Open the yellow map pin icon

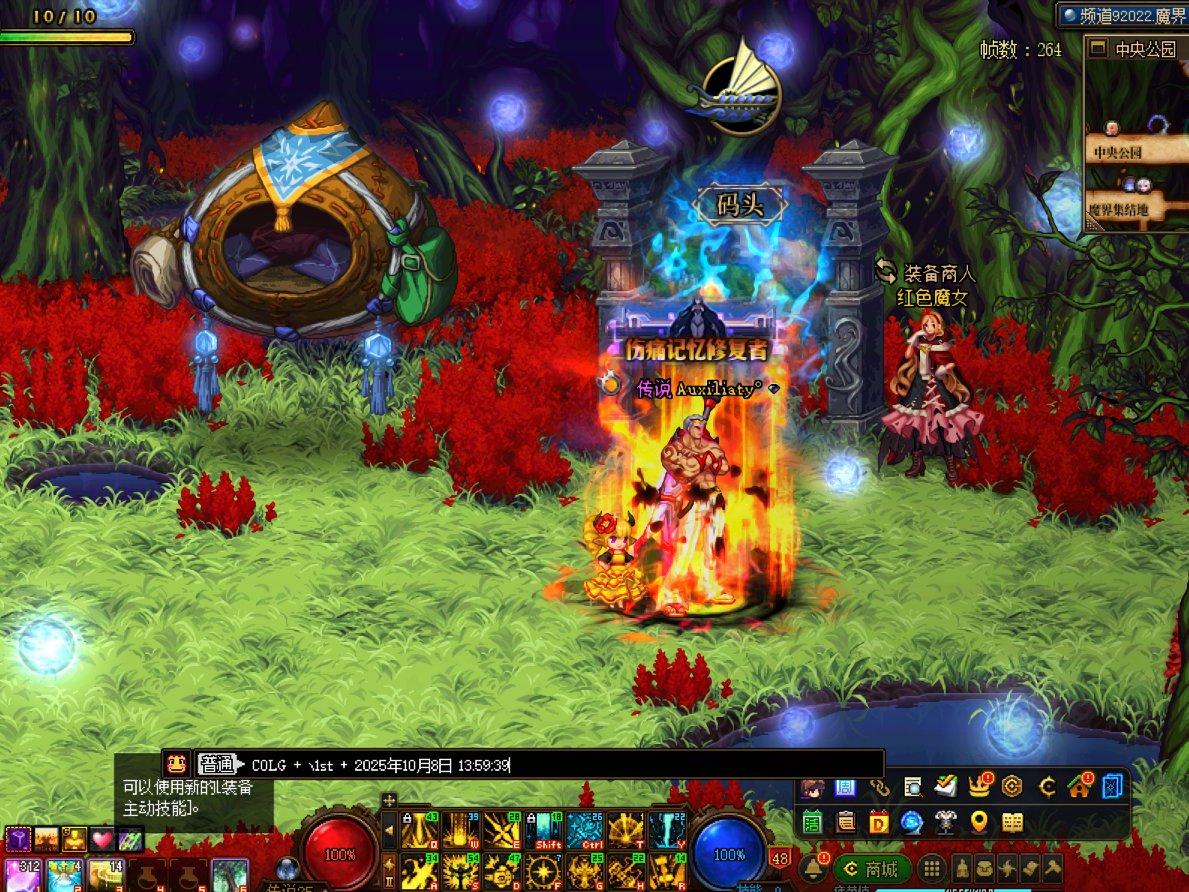coord(979,822)
